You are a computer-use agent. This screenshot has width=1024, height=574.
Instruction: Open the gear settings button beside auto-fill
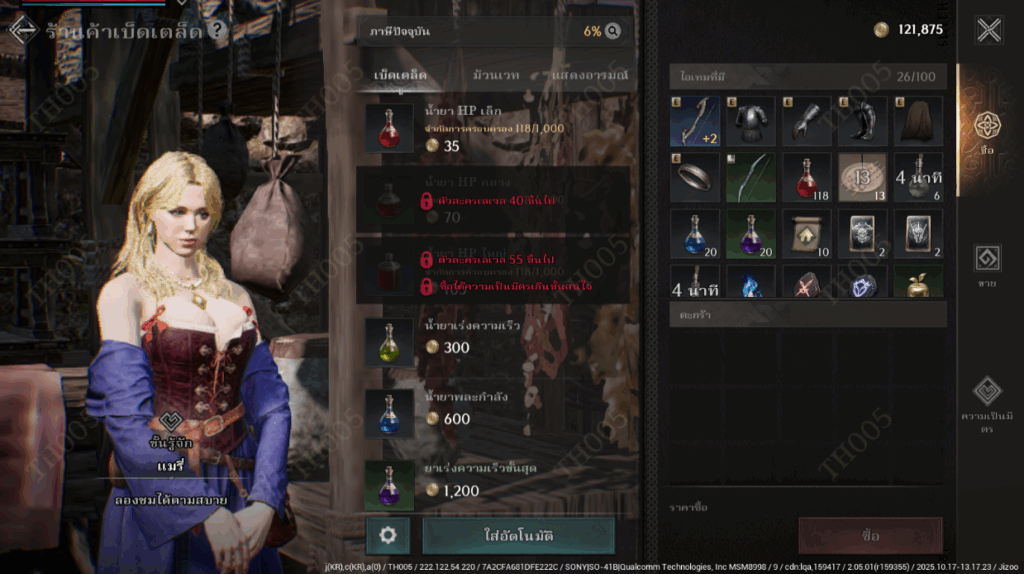[388, 536]
